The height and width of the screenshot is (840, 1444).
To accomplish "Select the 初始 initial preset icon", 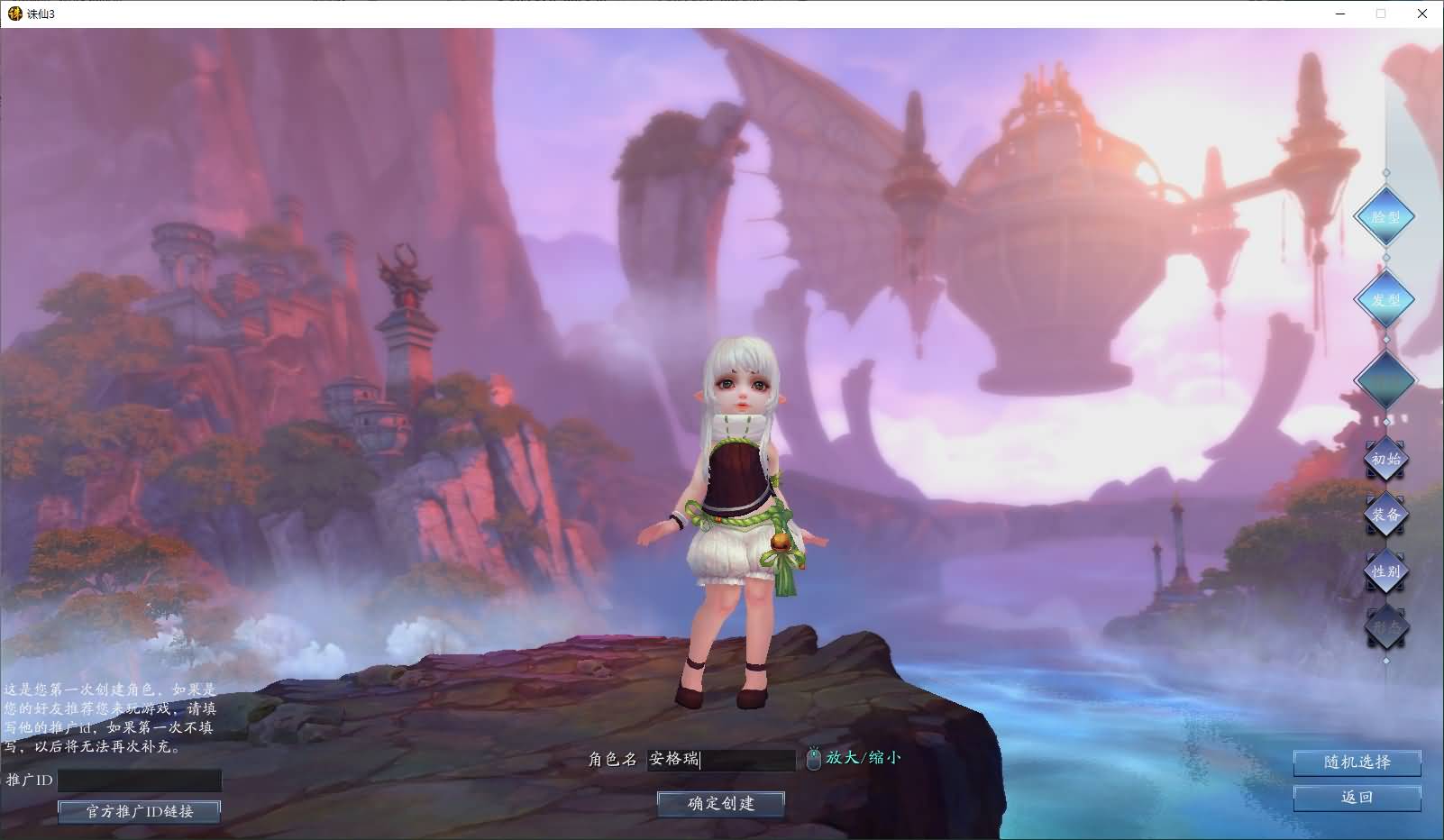I will (x=1385, y=460).
